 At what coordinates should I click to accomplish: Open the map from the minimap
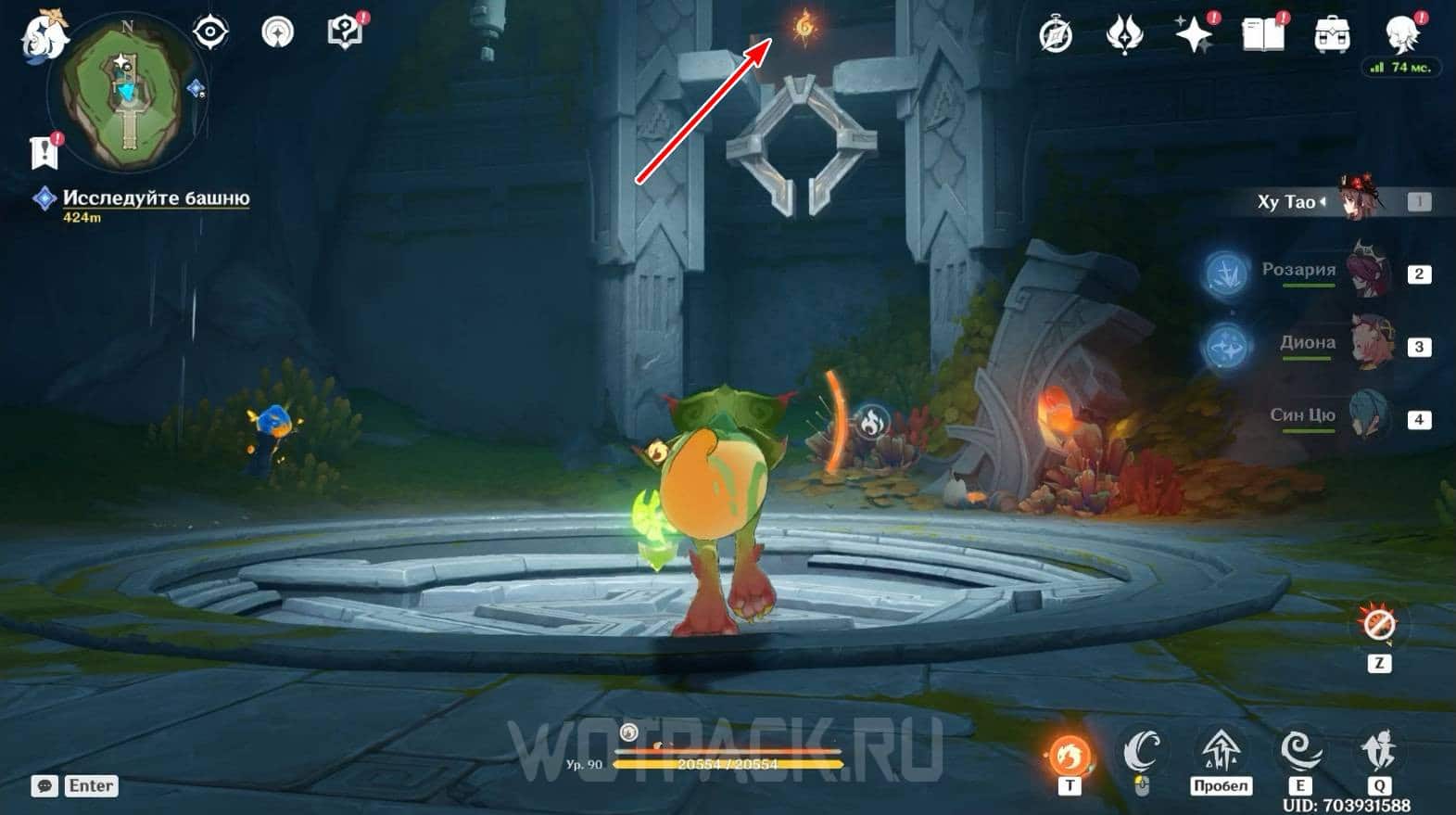[127, 93]
